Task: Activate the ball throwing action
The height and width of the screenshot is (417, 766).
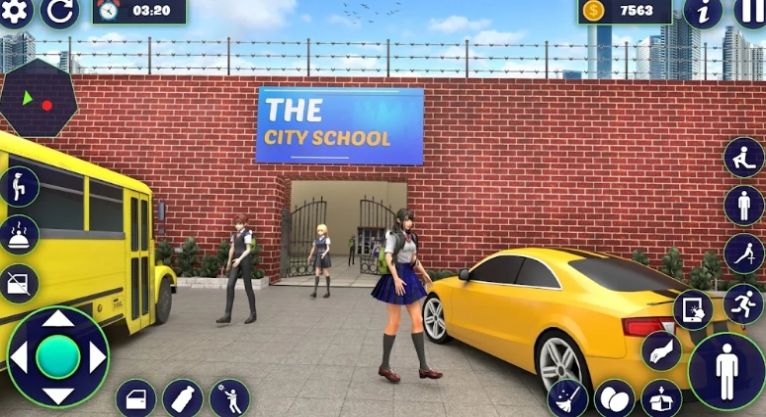Action: tap(229, 398)
